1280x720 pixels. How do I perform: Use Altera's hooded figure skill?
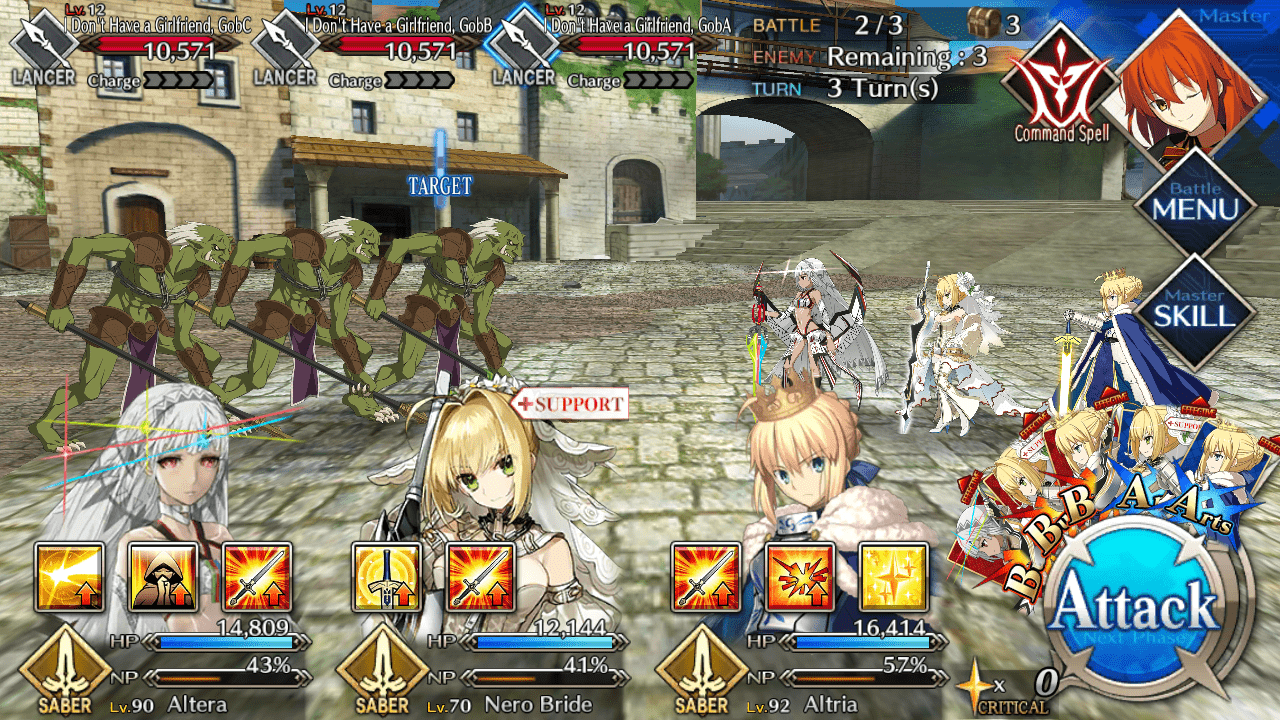click(x=163, y=577)
